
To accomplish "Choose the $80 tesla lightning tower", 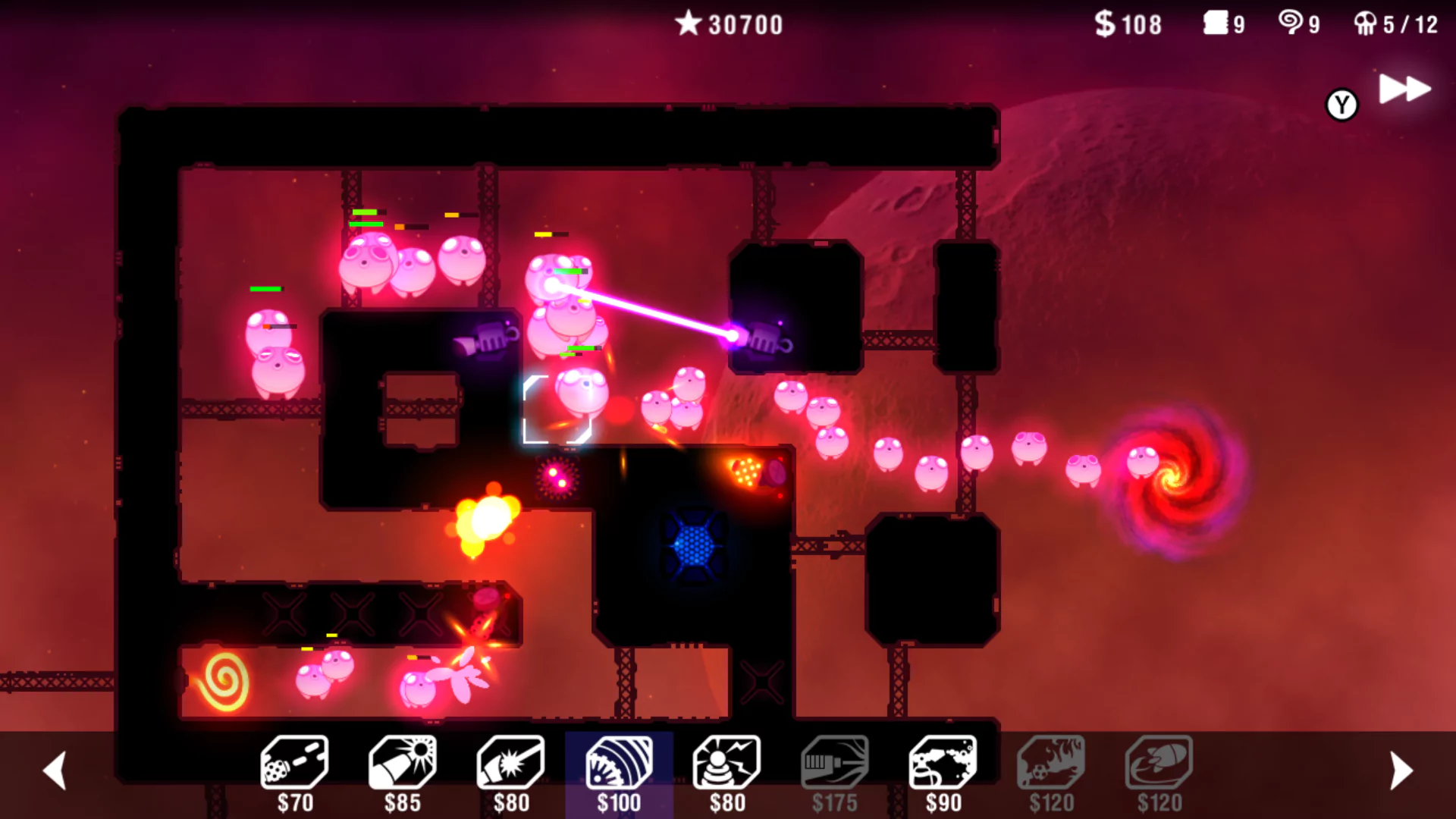I will point(726,764).
